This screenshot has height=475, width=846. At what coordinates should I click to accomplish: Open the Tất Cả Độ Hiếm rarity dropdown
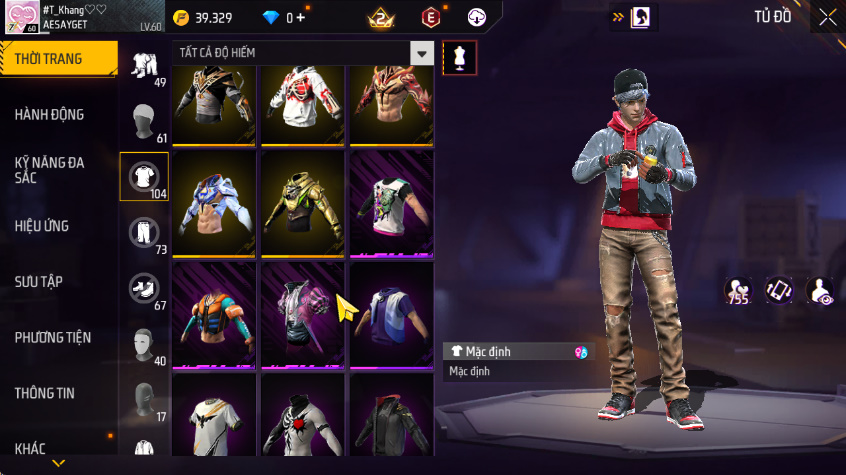(x=422, y=53)
